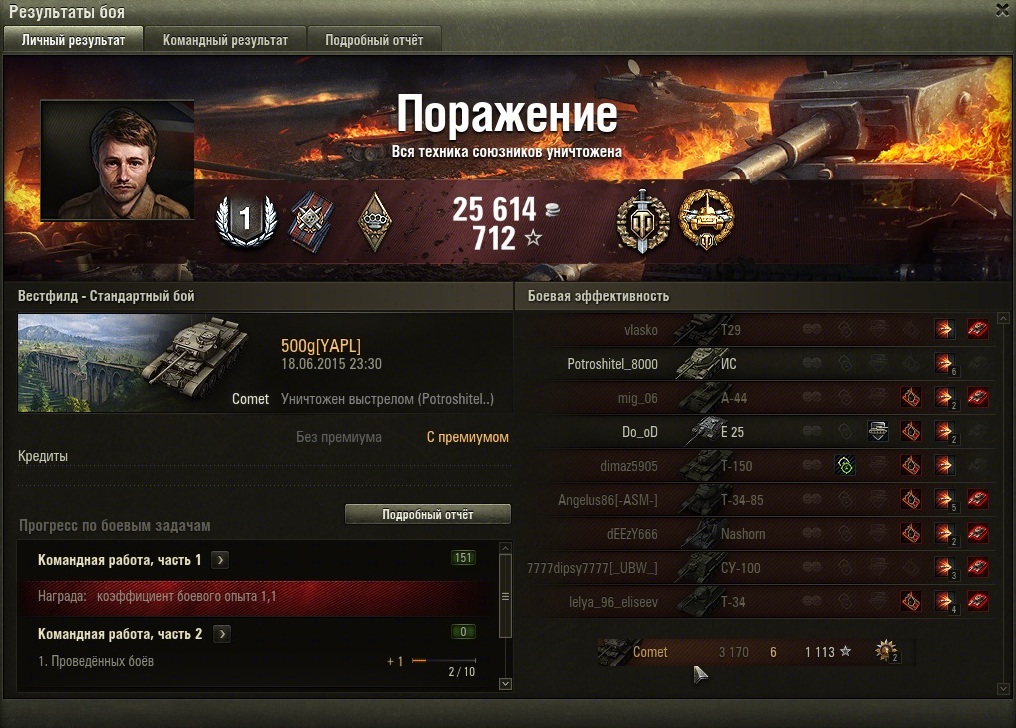Viewport: 1016px width, 728px height.
Task: Expand Командная работа, часть 2 arrow
Action: point(222,634)
